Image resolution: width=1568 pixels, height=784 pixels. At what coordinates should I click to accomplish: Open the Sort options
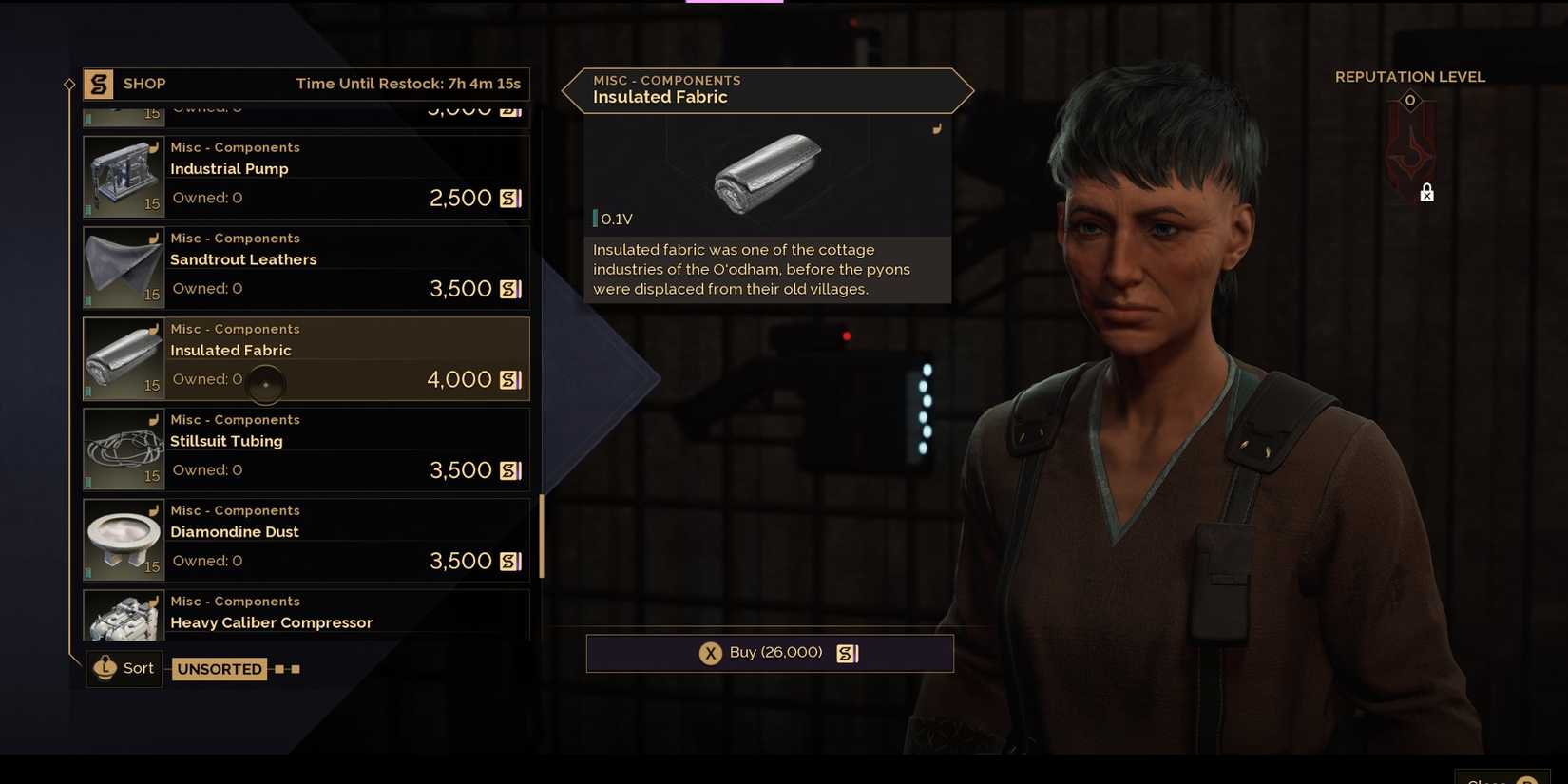point(124,669)
